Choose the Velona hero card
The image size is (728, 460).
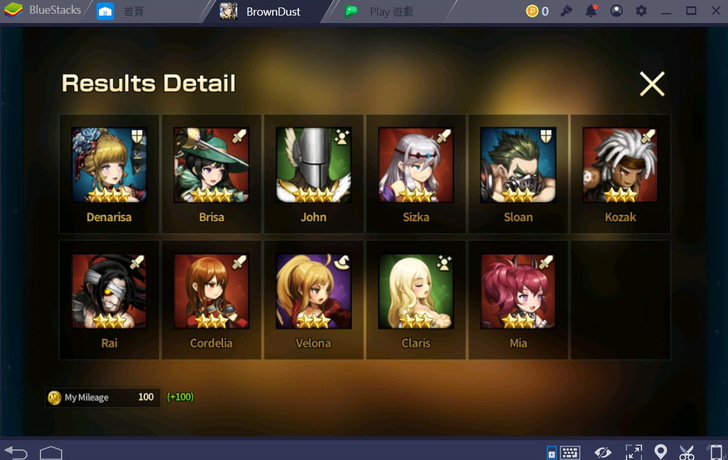(313, 291)
